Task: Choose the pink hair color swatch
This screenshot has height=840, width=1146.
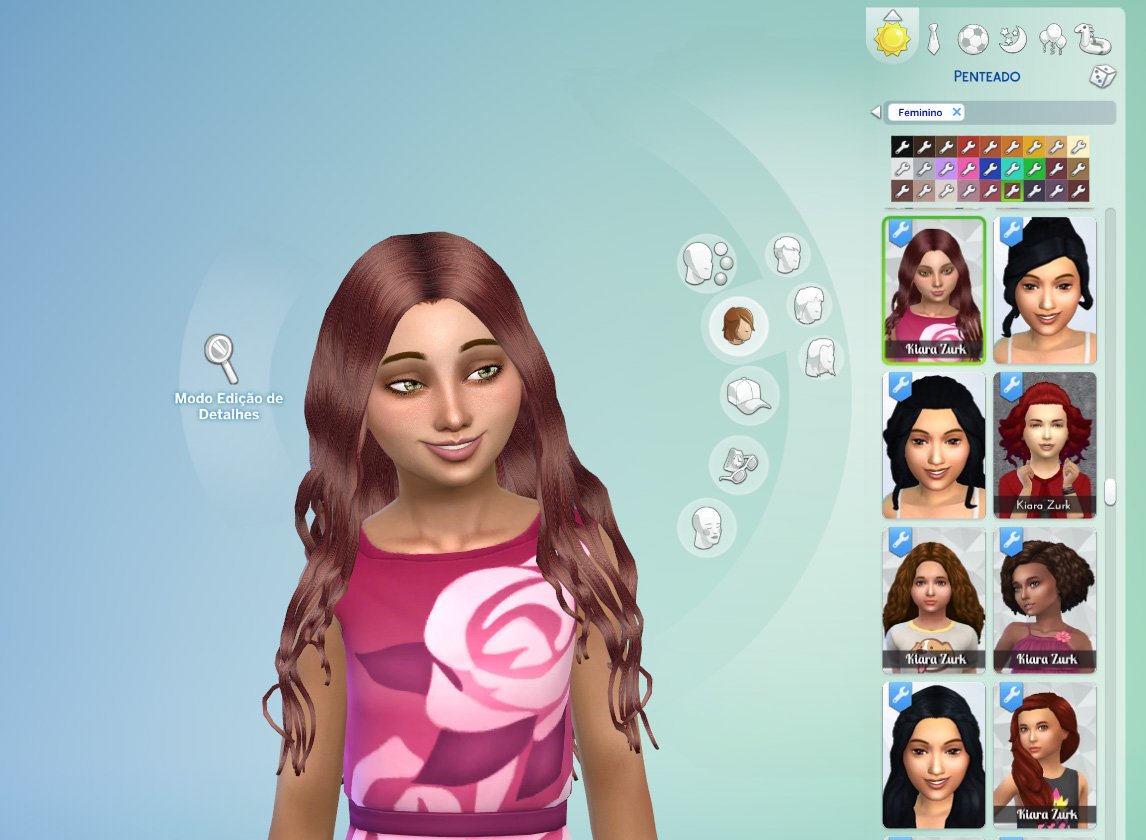Action: pyautogui.click(x=968, y=169)
